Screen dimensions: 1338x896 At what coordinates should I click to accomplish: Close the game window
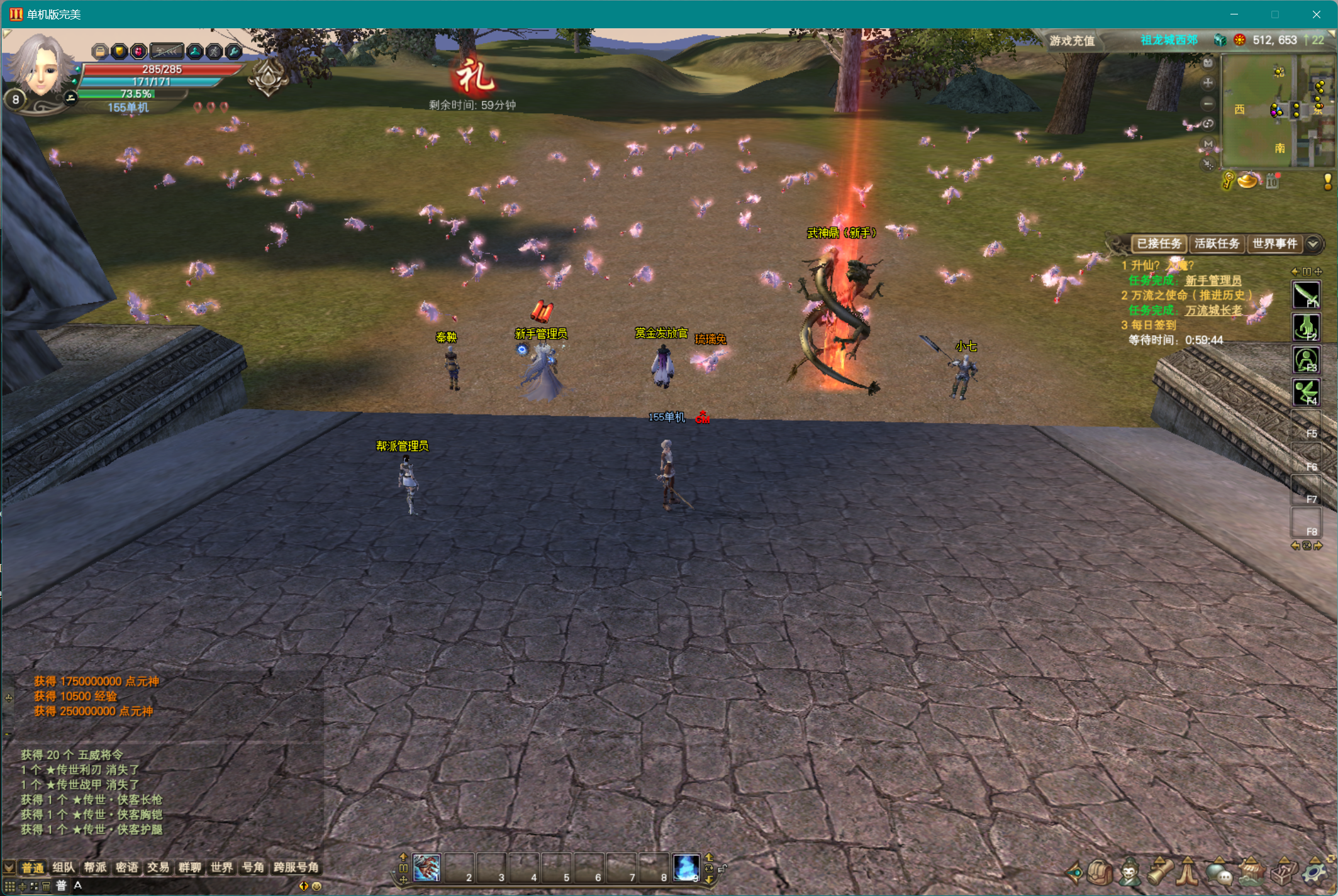[x=1316, y=14]
